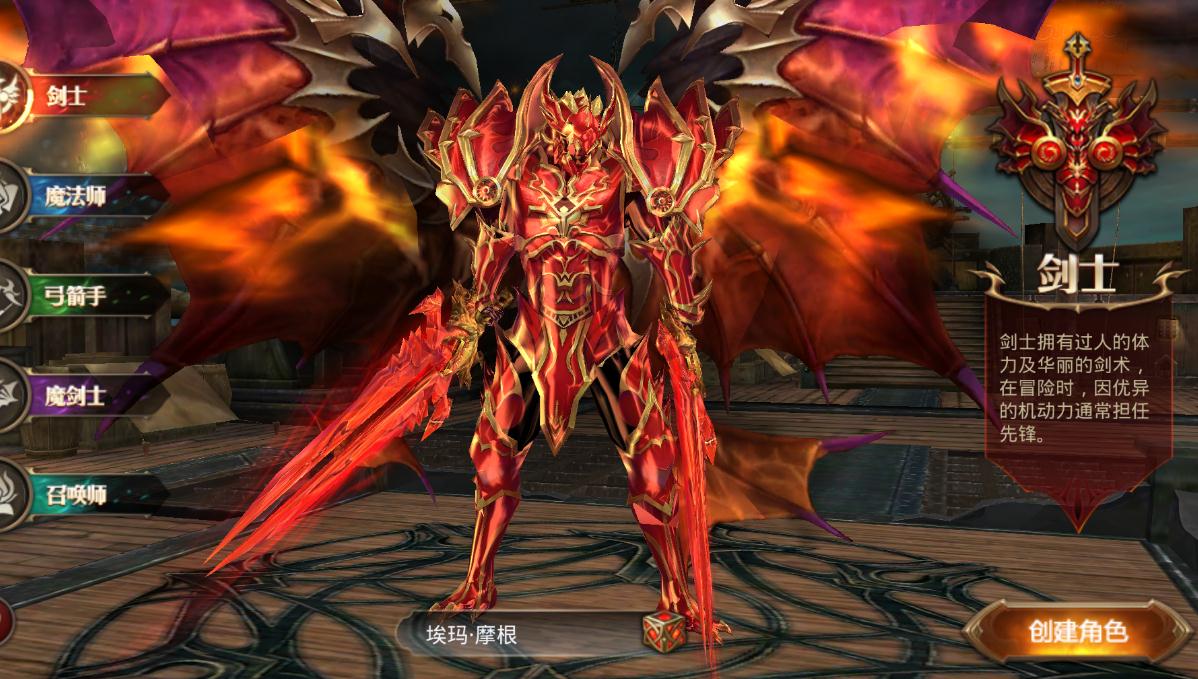The height and width of the screenshot is (679, 1198).
Task: Roll a random name with the dice
Action: coord(662,632)
